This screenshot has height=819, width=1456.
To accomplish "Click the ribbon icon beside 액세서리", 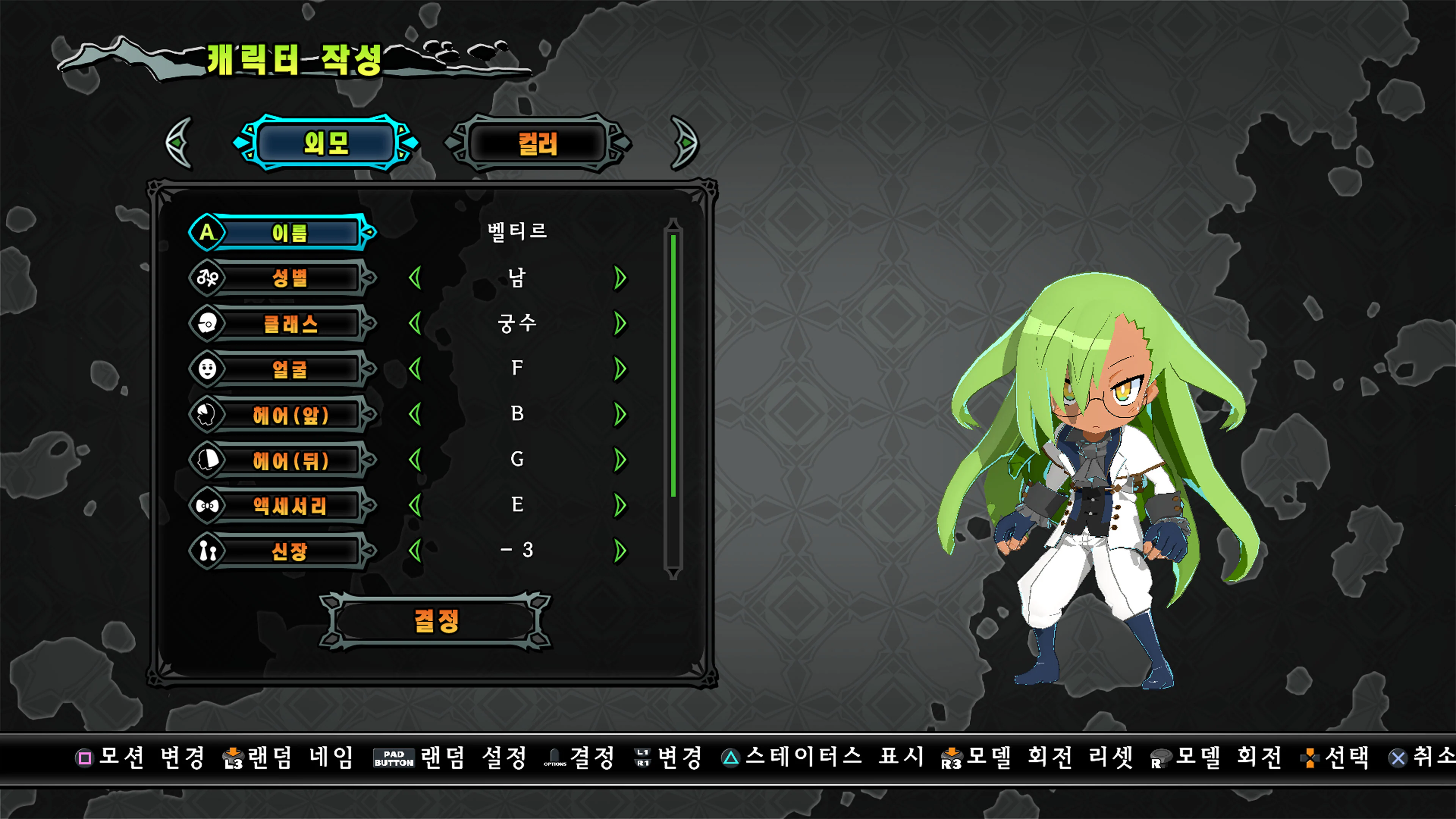I will pyautogui.click(x=207, y=505).
